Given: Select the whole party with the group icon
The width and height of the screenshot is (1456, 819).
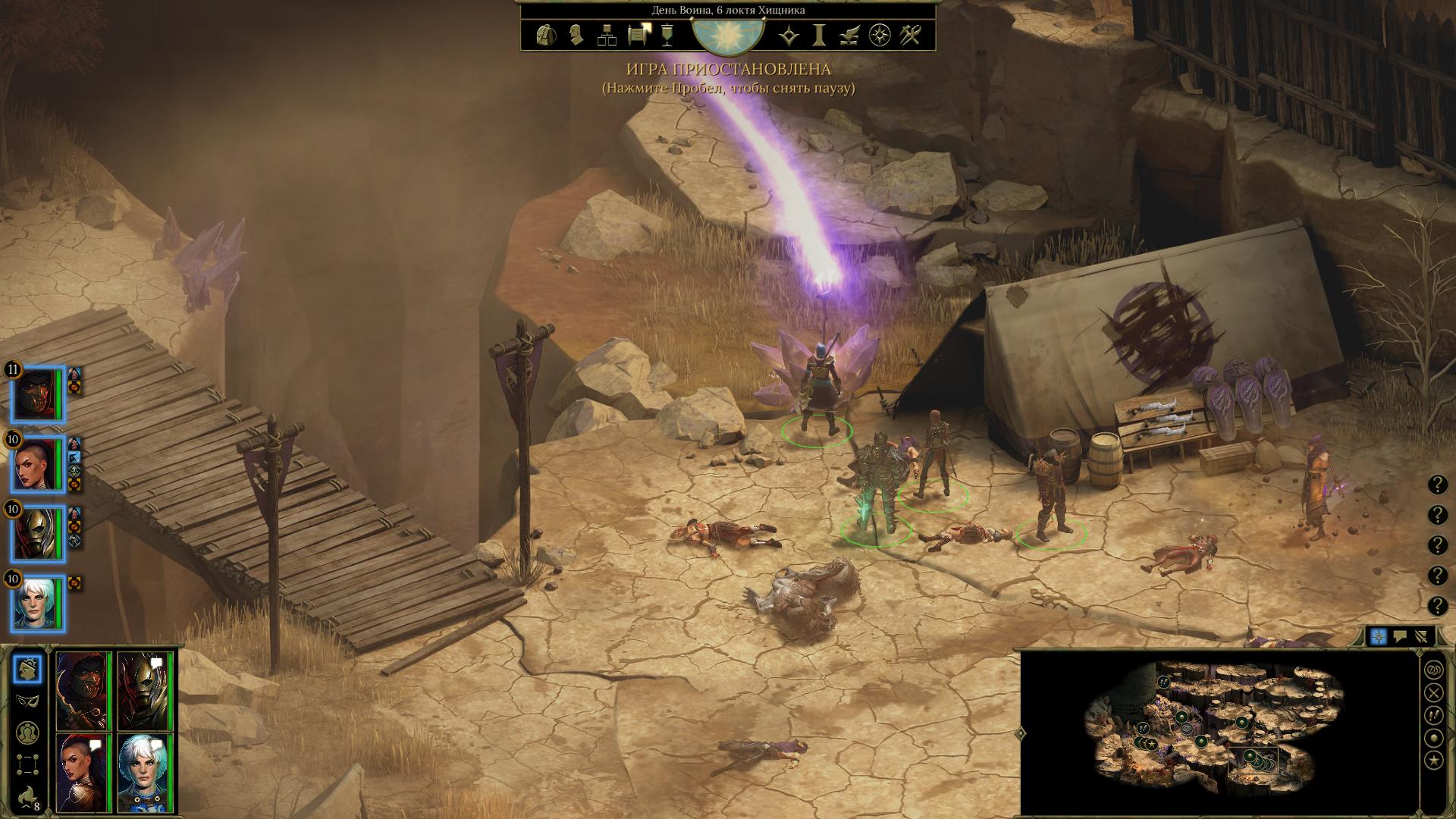Looking at the screenshot, I should 28,732.
